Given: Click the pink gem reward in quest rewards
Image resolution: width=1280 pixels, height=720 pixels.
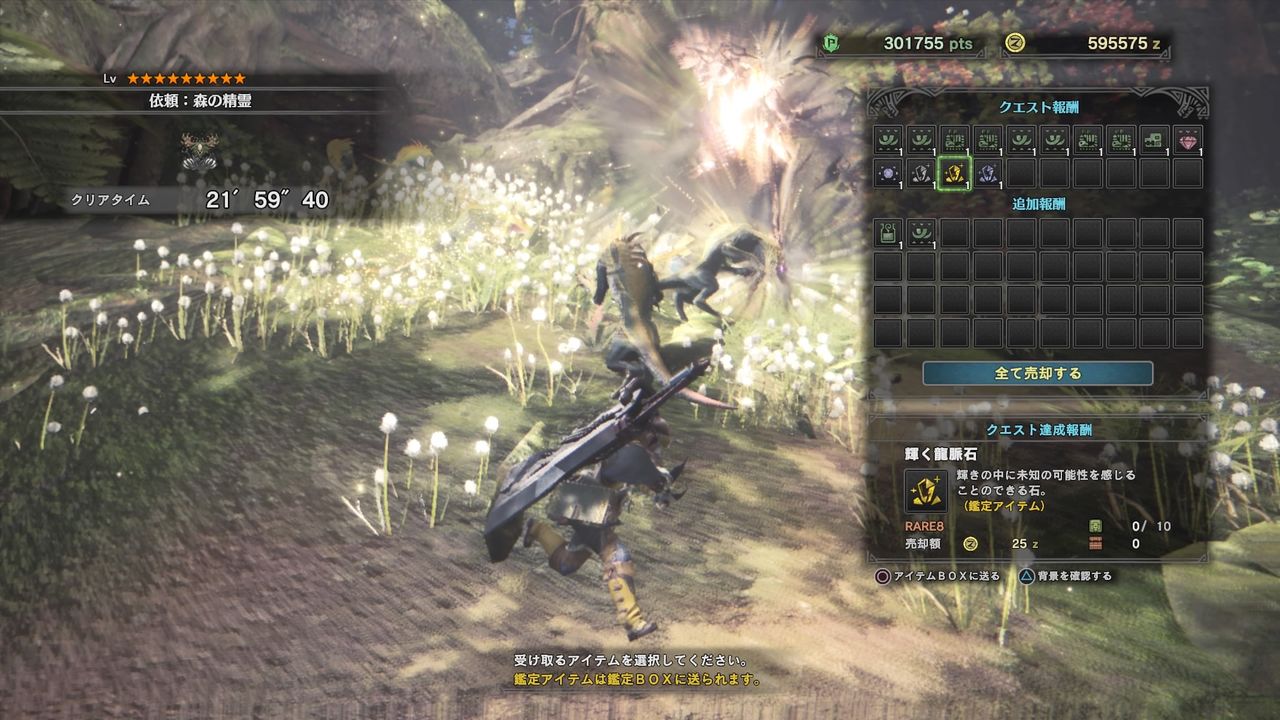Looking at the screenshot, I should tap(1185, 142).
